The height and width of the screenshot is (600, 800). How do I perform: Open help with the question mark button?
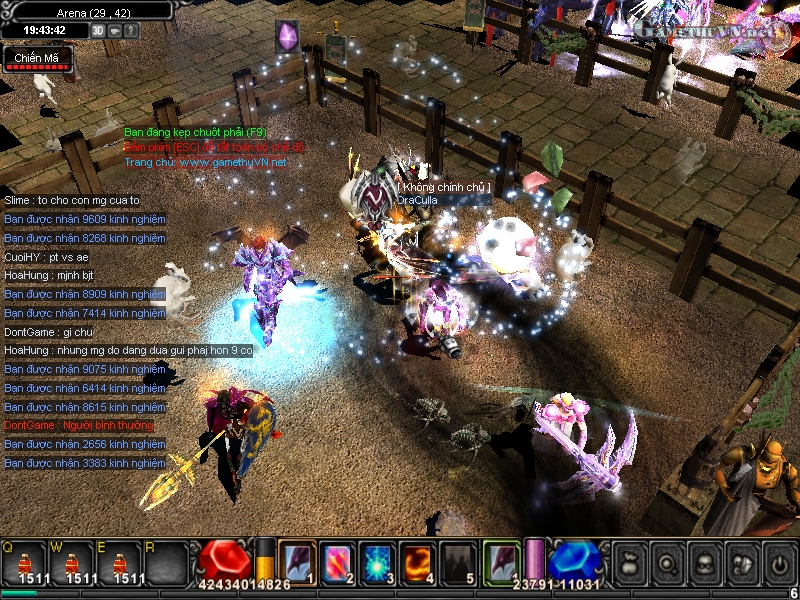click(x=132, y=30)
